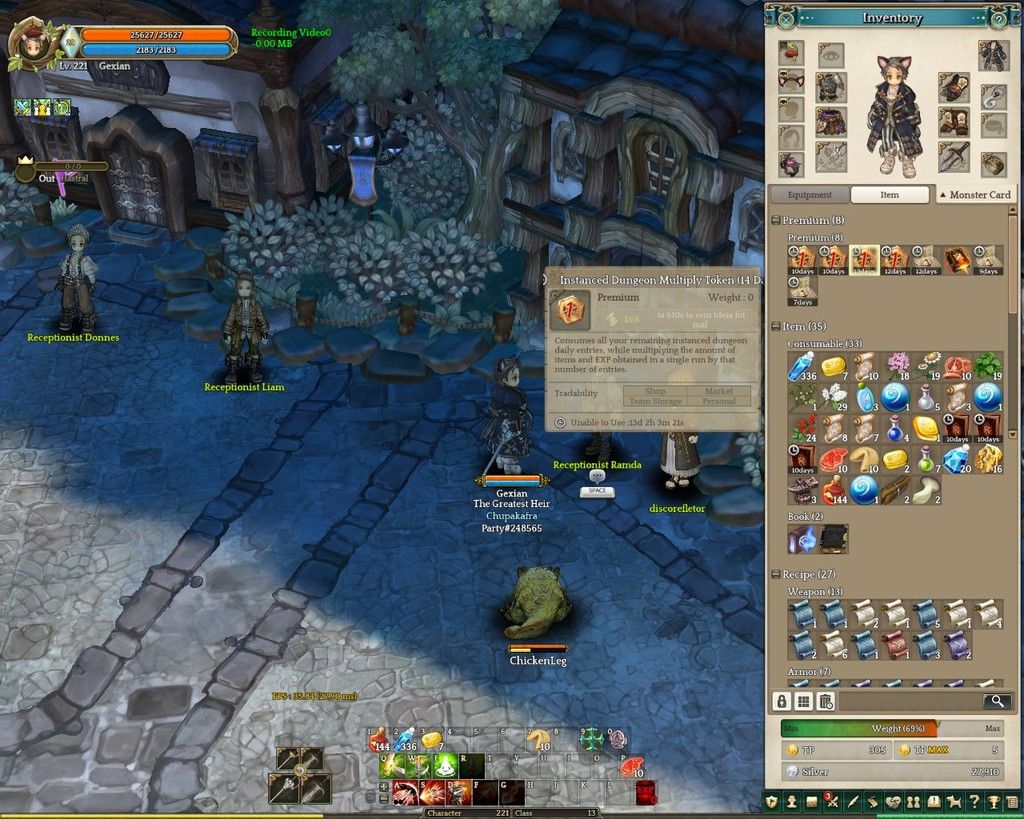The width and height of the screenshot is (1024, 819).
Task: Collapse the Recipe category
Action: click(776, 575)
